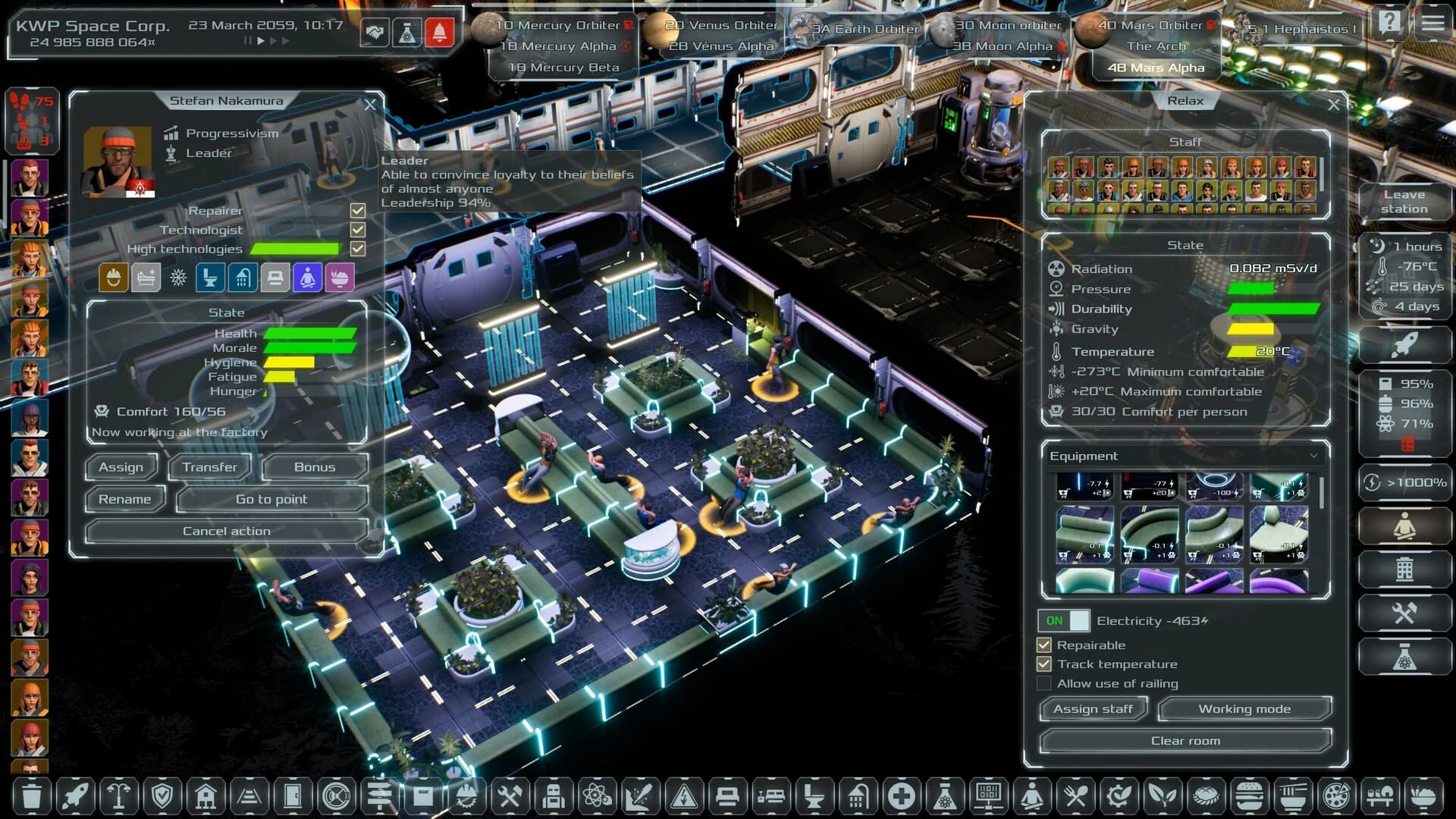Enable the Repairable checkbox

coord(1045,645)
